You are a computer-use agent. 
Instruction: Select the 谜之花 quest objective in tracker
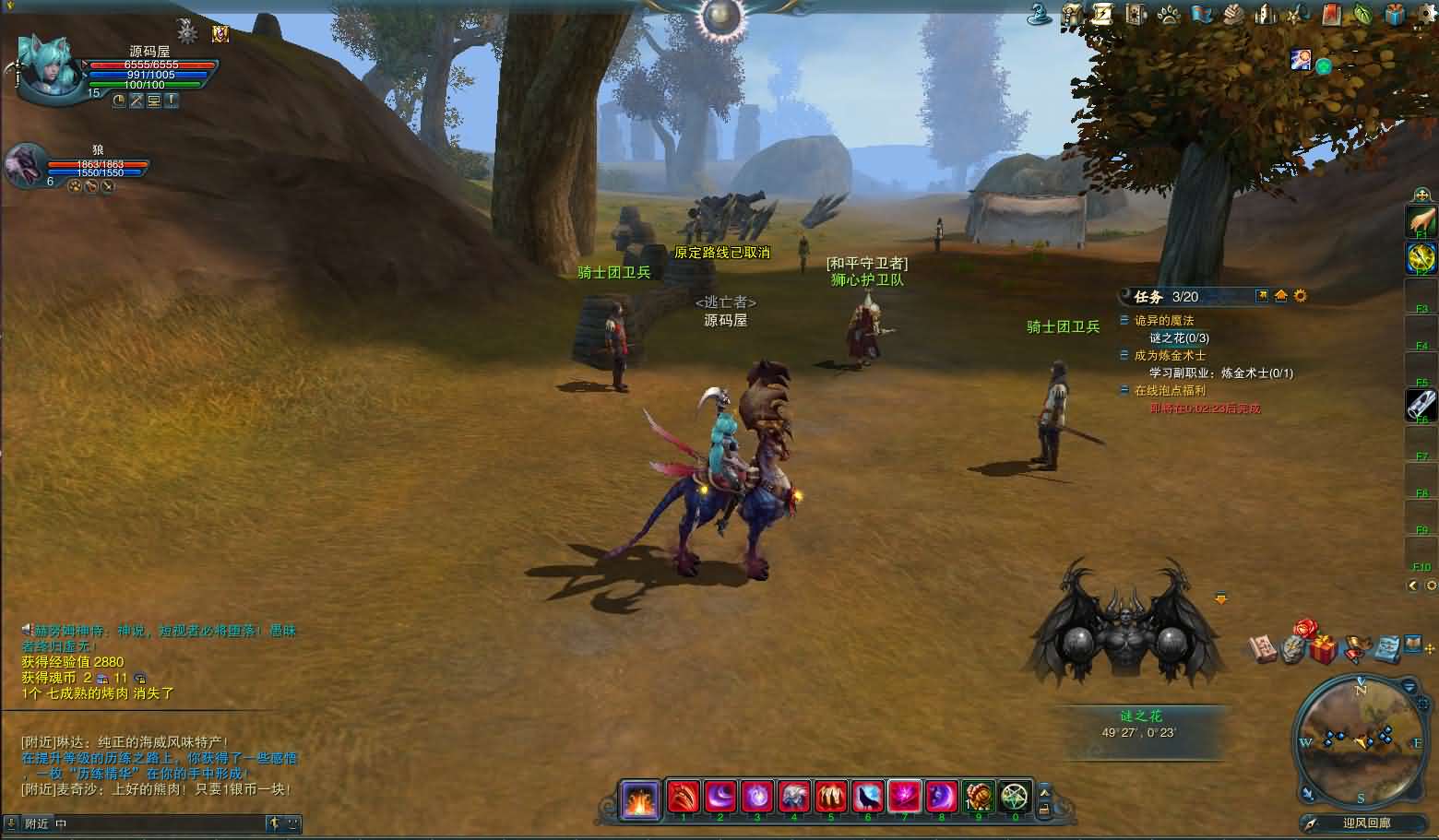click(x=1179, y=338)
